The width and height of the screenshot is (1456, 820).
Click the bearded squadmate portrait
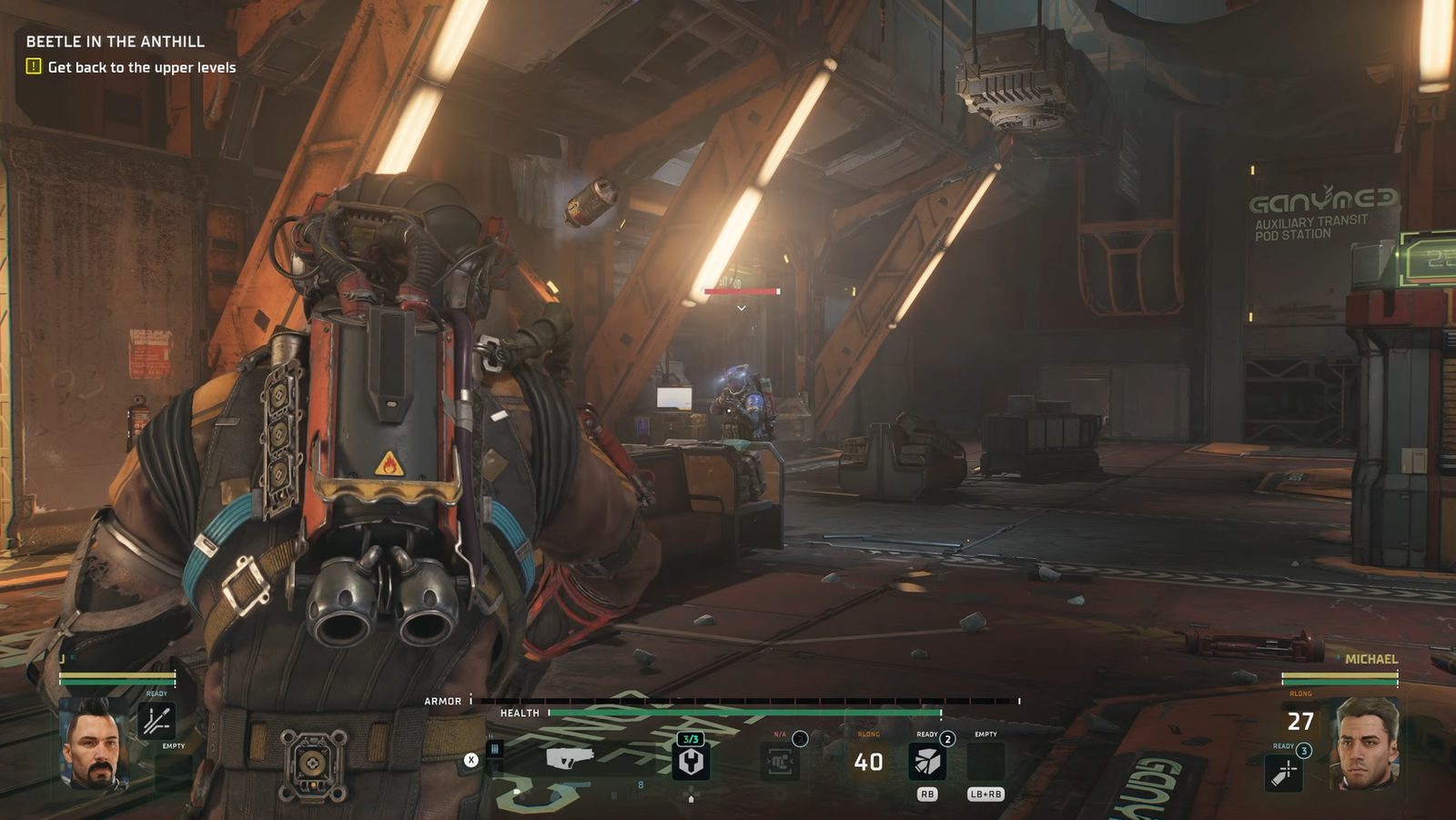coord(93,742)
